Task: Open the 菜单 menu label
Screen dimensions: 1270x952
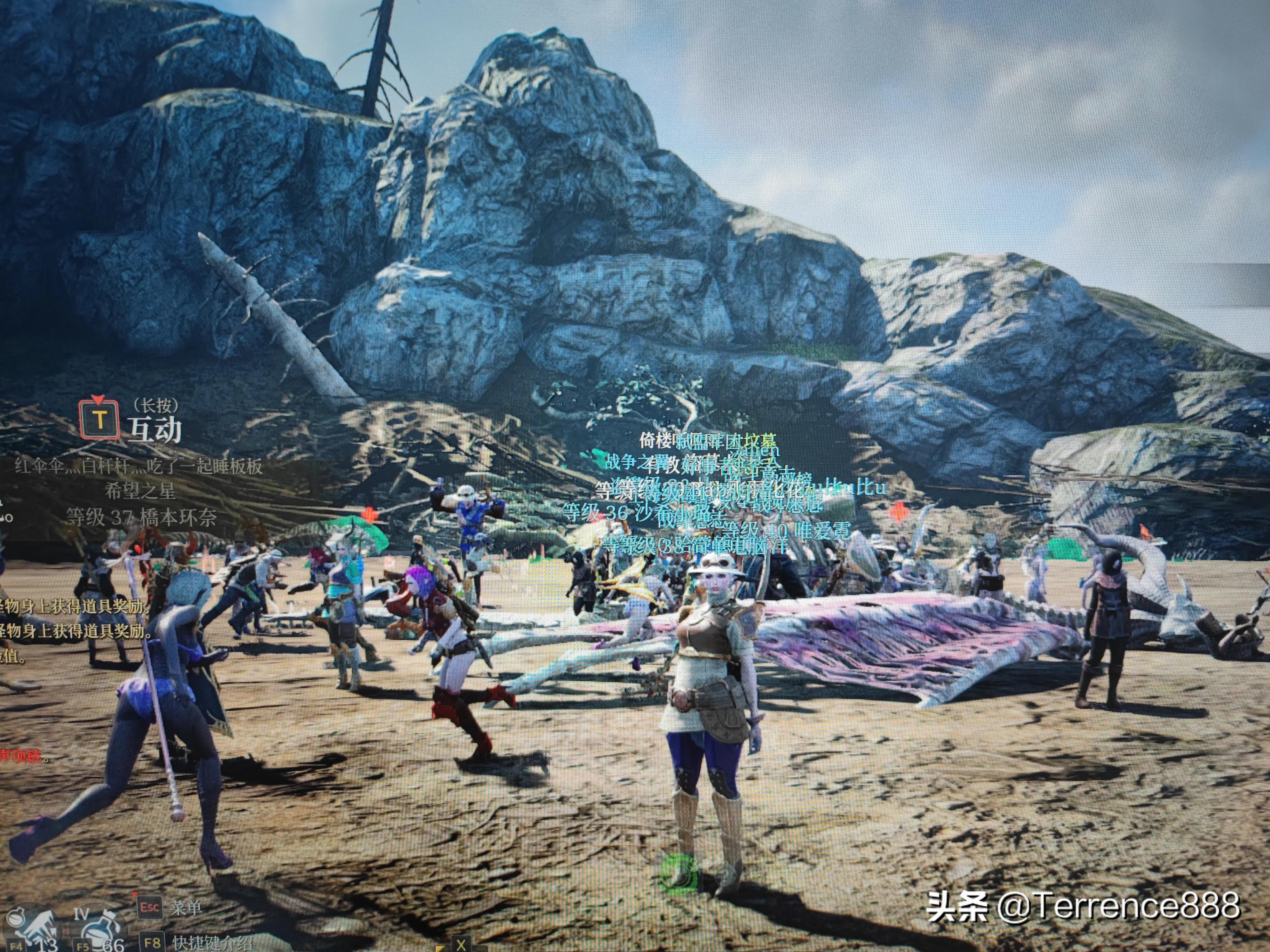Action: point(186,907)
